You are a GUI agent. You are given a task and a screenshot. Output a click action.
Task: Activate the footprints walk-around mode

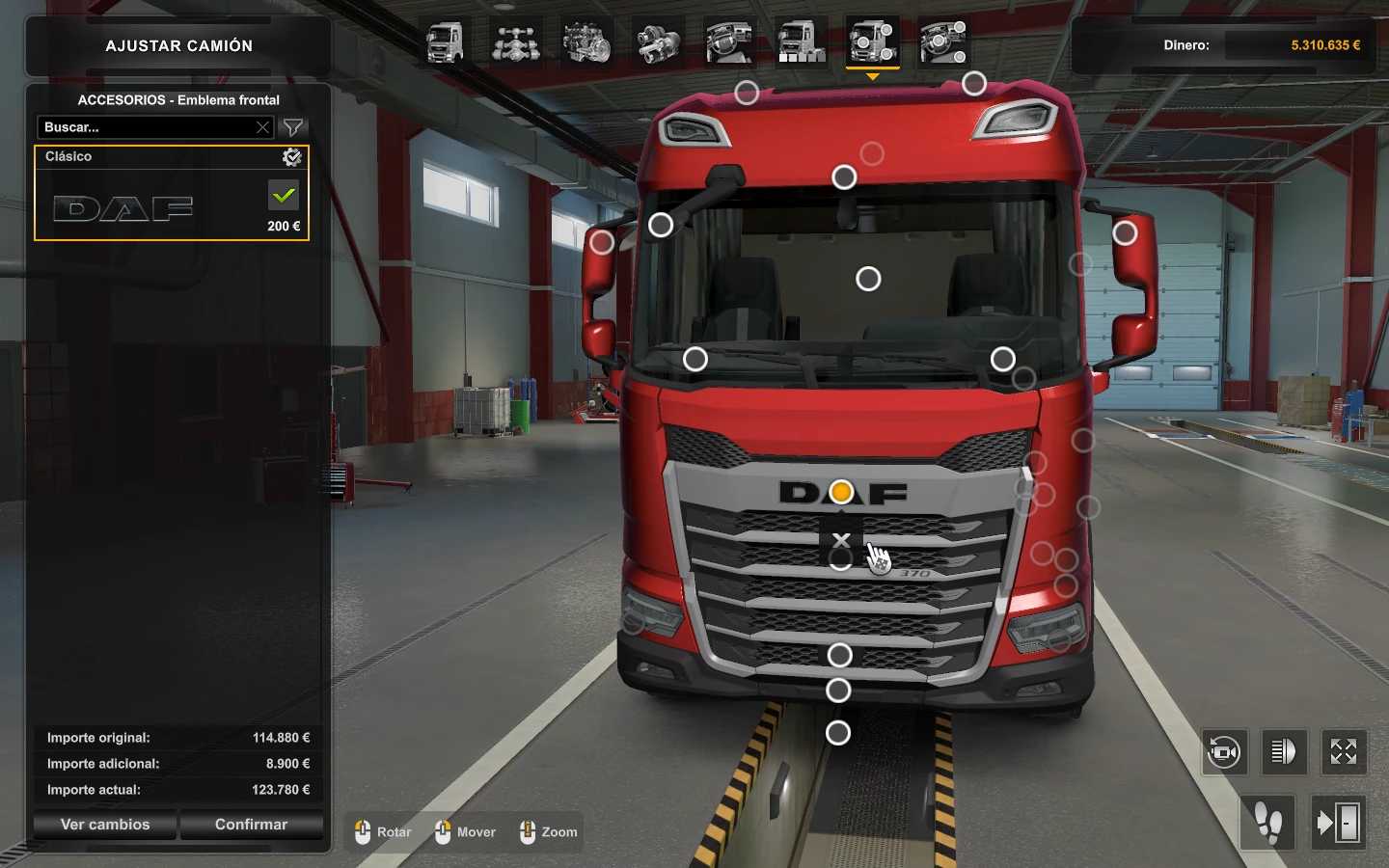click(1267, 823)
